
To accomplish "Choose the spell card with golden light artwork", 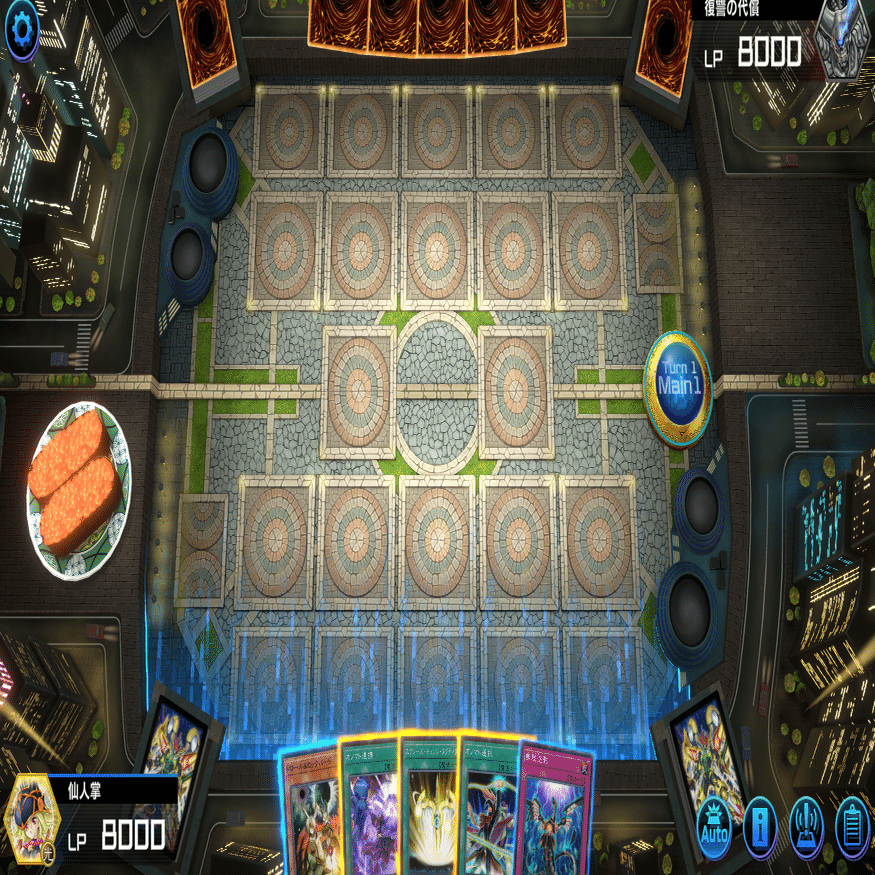I will pos(430,810).
